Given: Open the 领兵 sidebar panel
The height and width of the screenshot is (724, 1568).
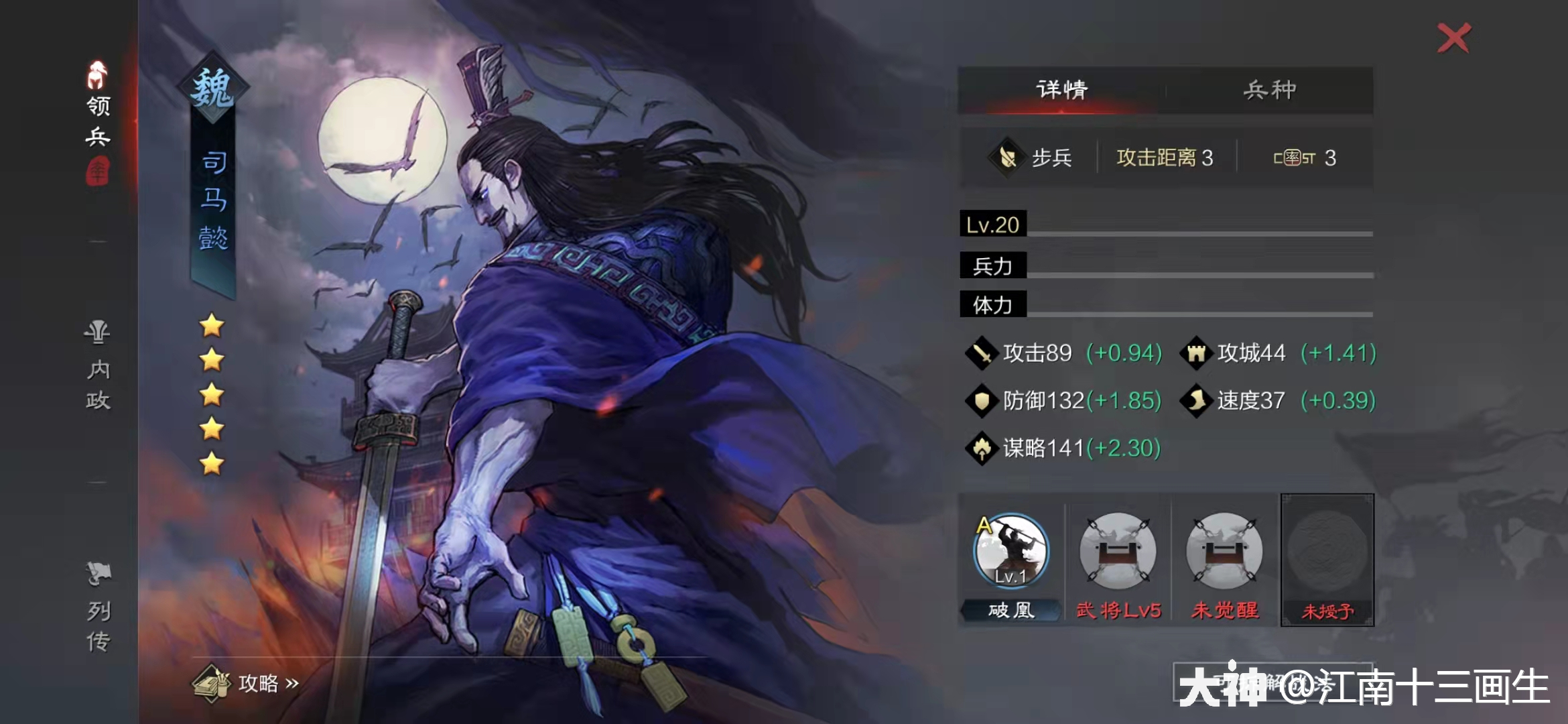Looking at the screenshot, I should [x=97, y=121].
